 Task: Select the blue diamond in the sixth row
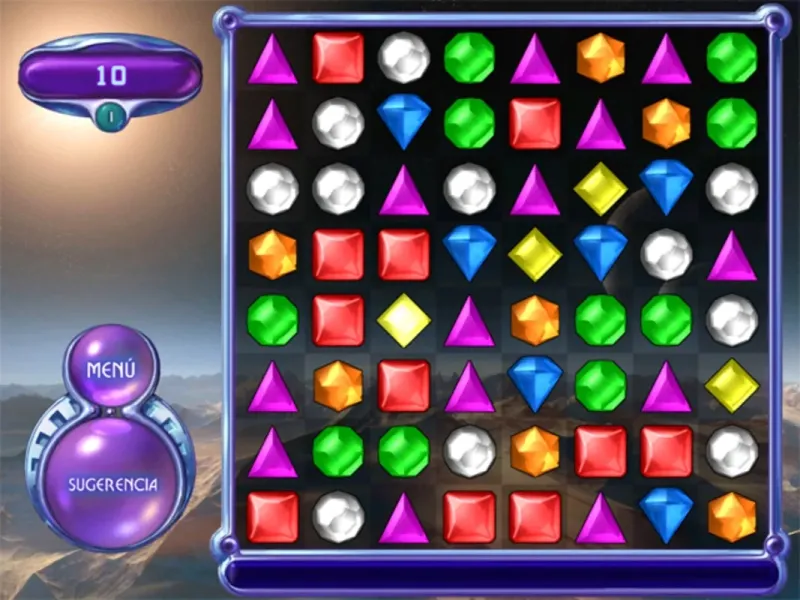tap(535, 385)
